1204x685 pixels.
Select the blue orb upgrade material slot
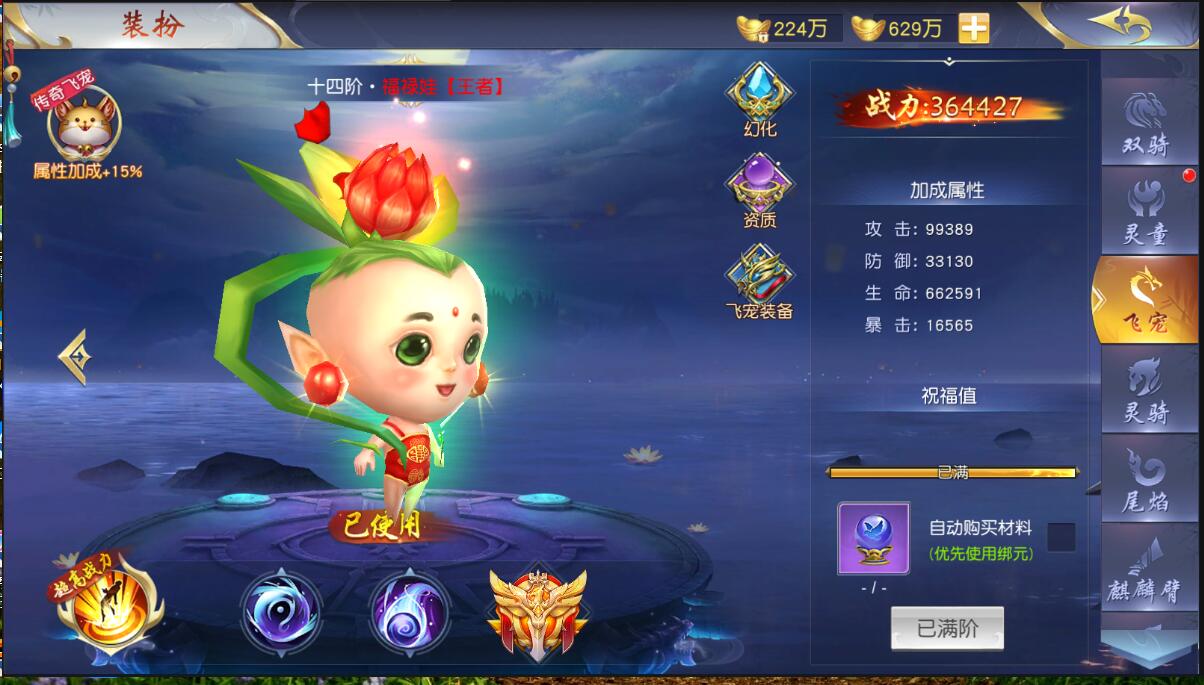pos(873,538)
